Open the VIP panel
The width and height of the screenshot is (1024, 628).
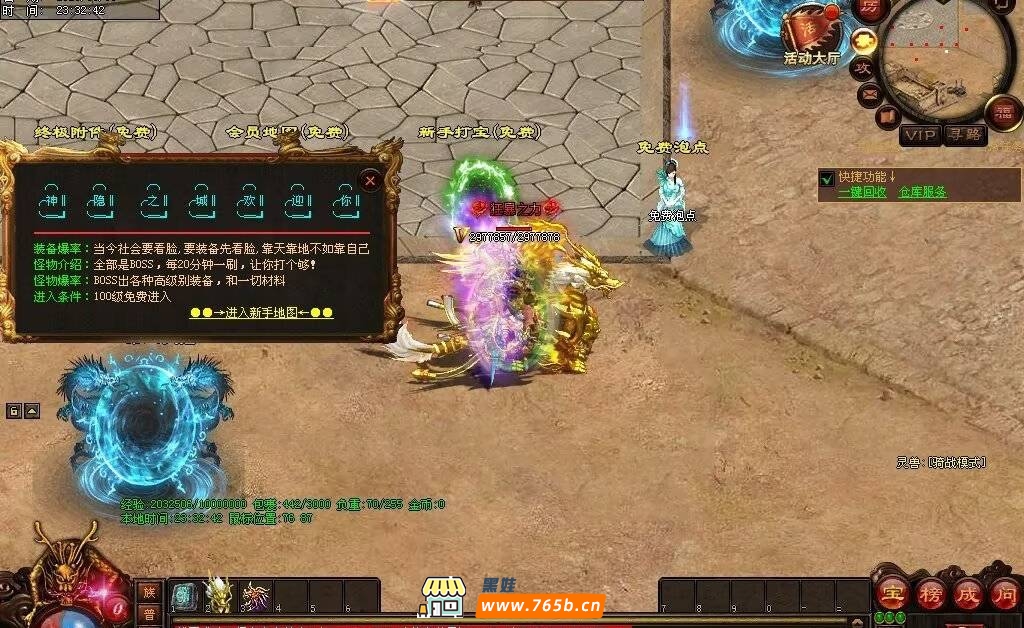tap(919, 135)
